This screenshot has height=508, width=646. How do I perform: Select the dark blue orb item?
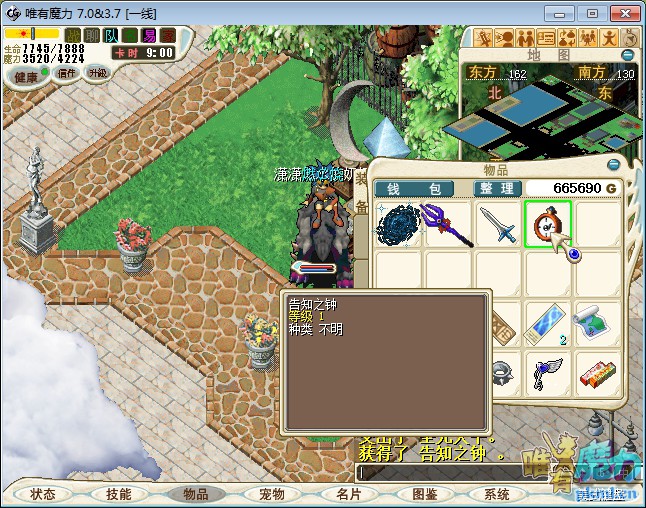click(397, 225)
